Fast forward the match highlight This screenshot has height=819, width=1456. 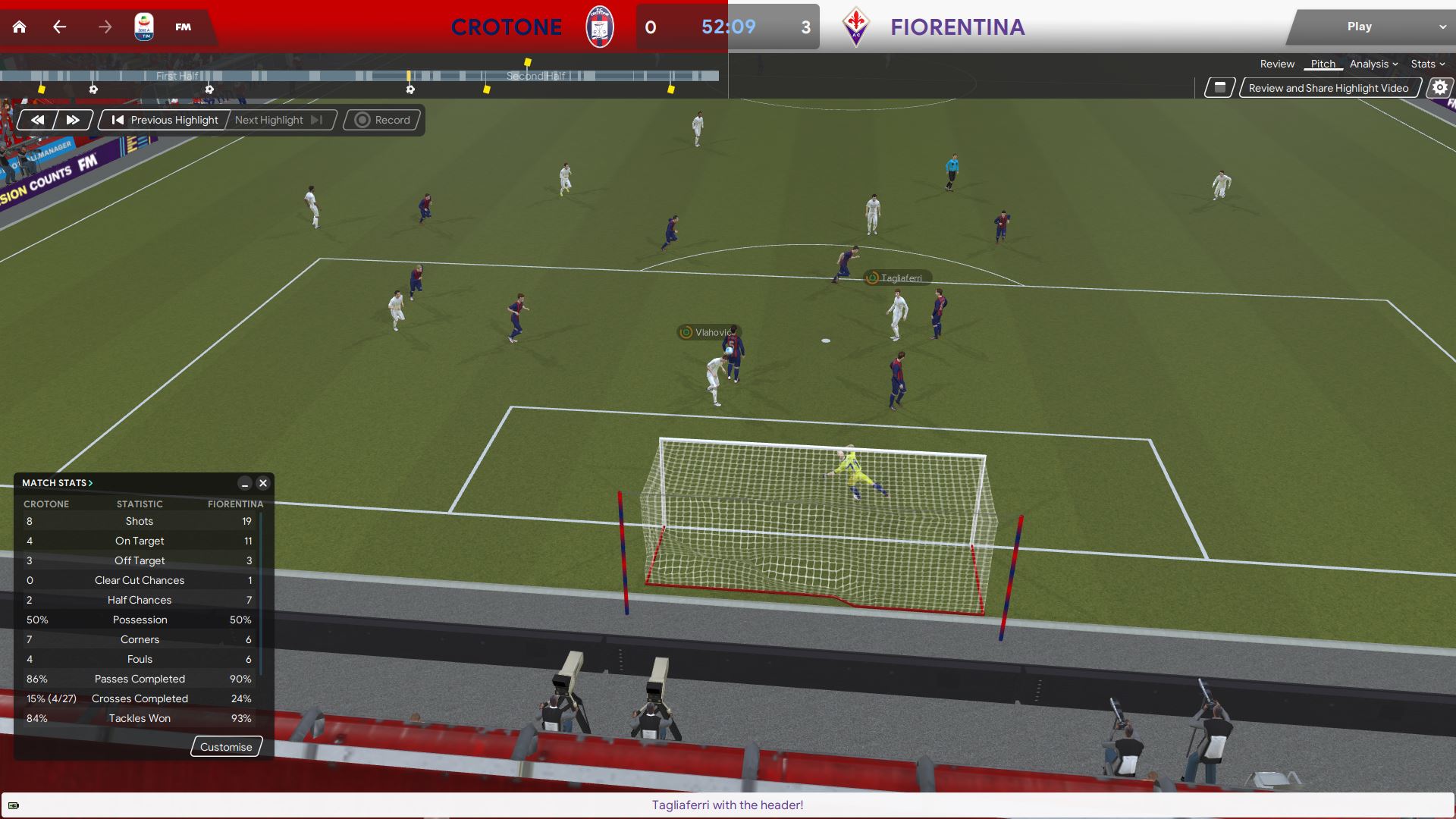[x=73, y=120]
